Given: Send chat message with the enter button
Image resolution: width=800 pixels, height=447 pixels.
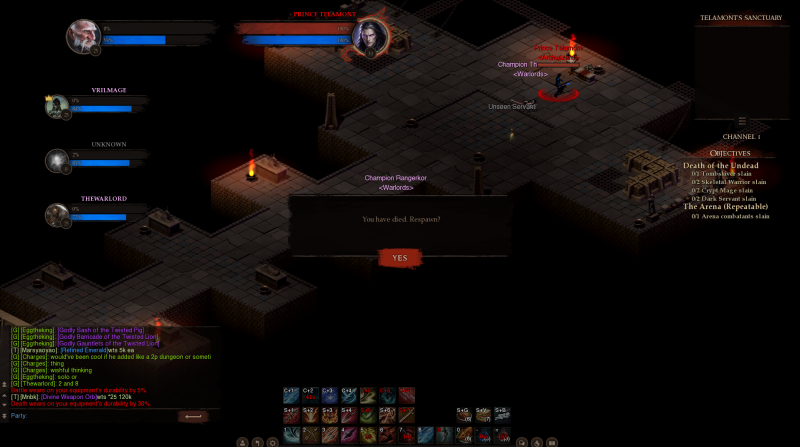Looking at the screenshot, I should (195, 415).
